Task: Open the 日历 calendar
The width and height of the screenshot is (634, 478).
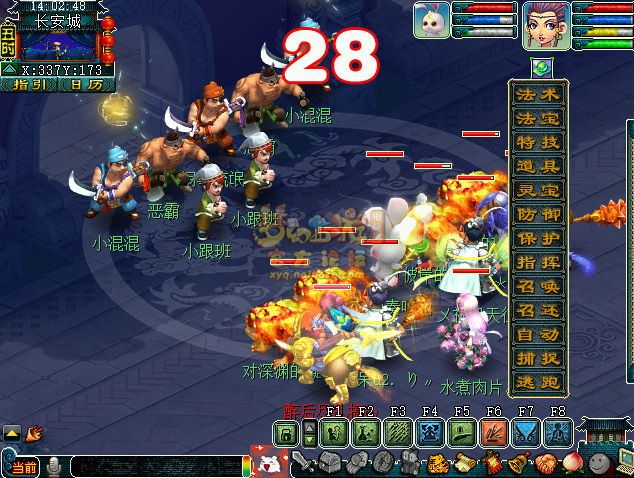Action: tap(84, 85)
